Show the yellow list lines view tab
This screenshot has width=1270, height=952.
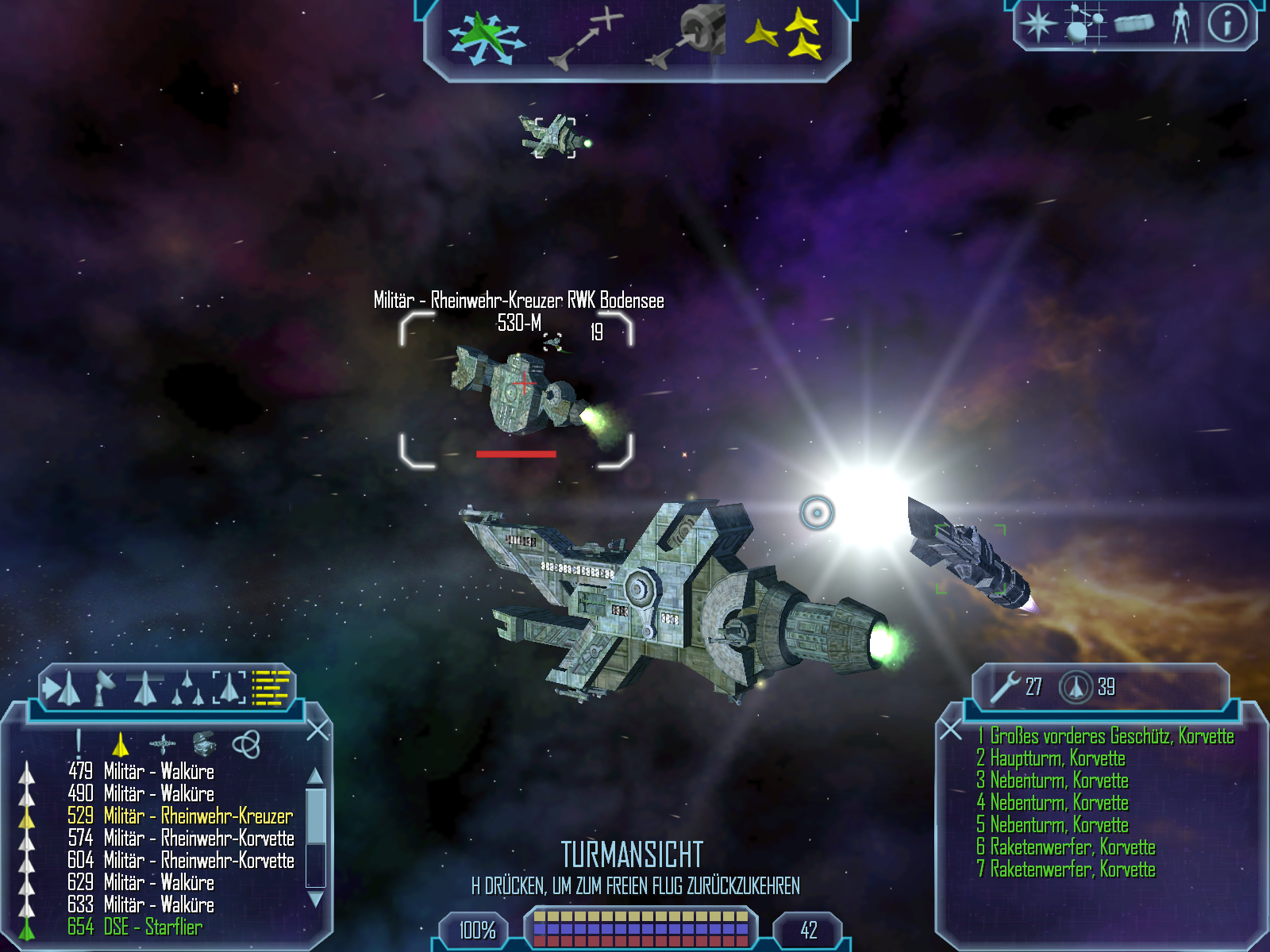click(271, 687)
